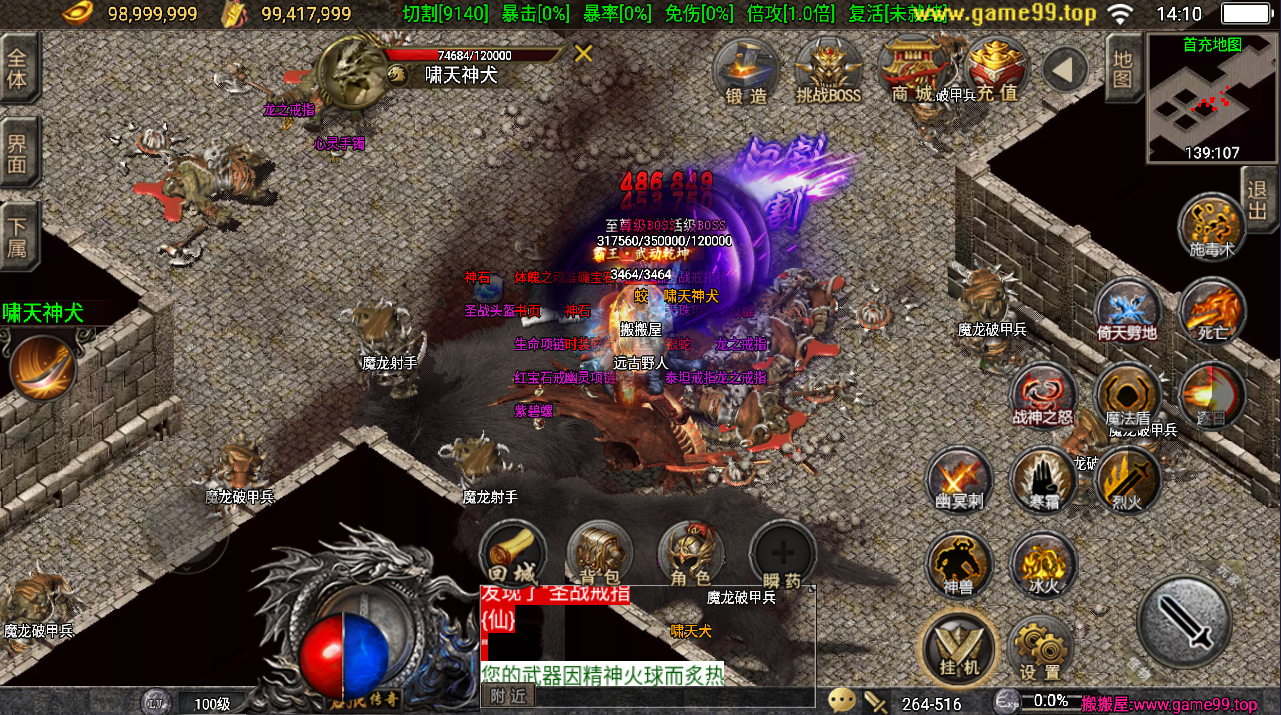1281x715 pixels.
Task: Open the 充值 recharge menu
Action: (x=996, y=71)
